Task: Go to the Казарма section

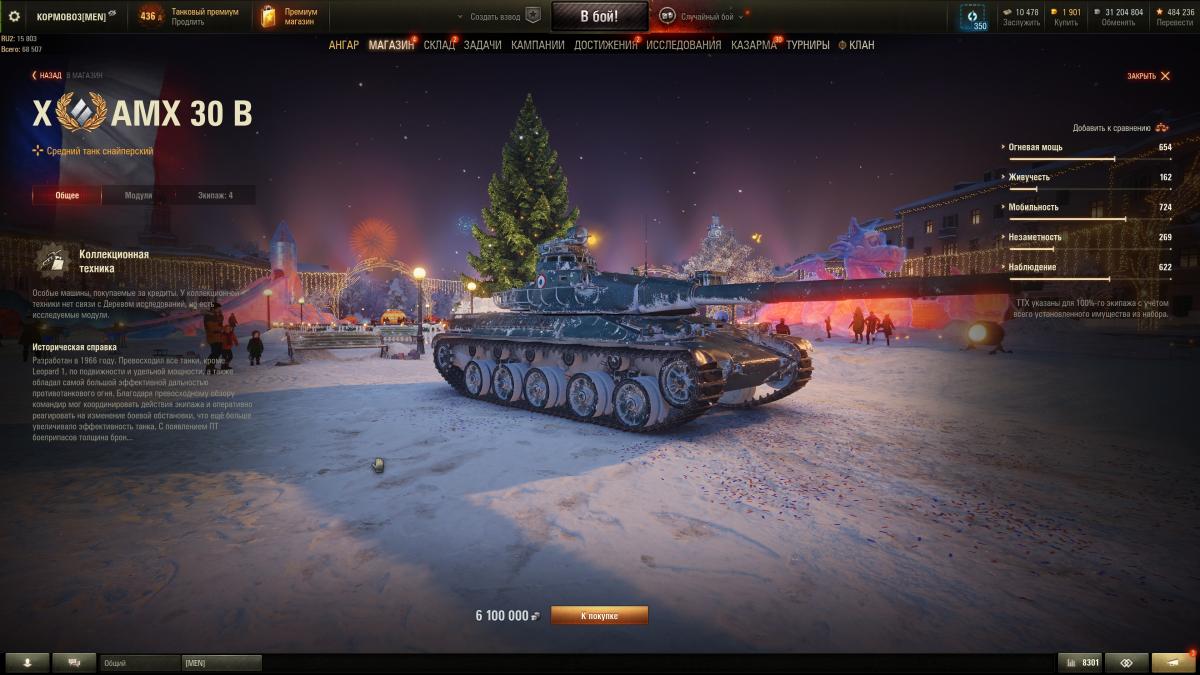Action: click(753, 45)
